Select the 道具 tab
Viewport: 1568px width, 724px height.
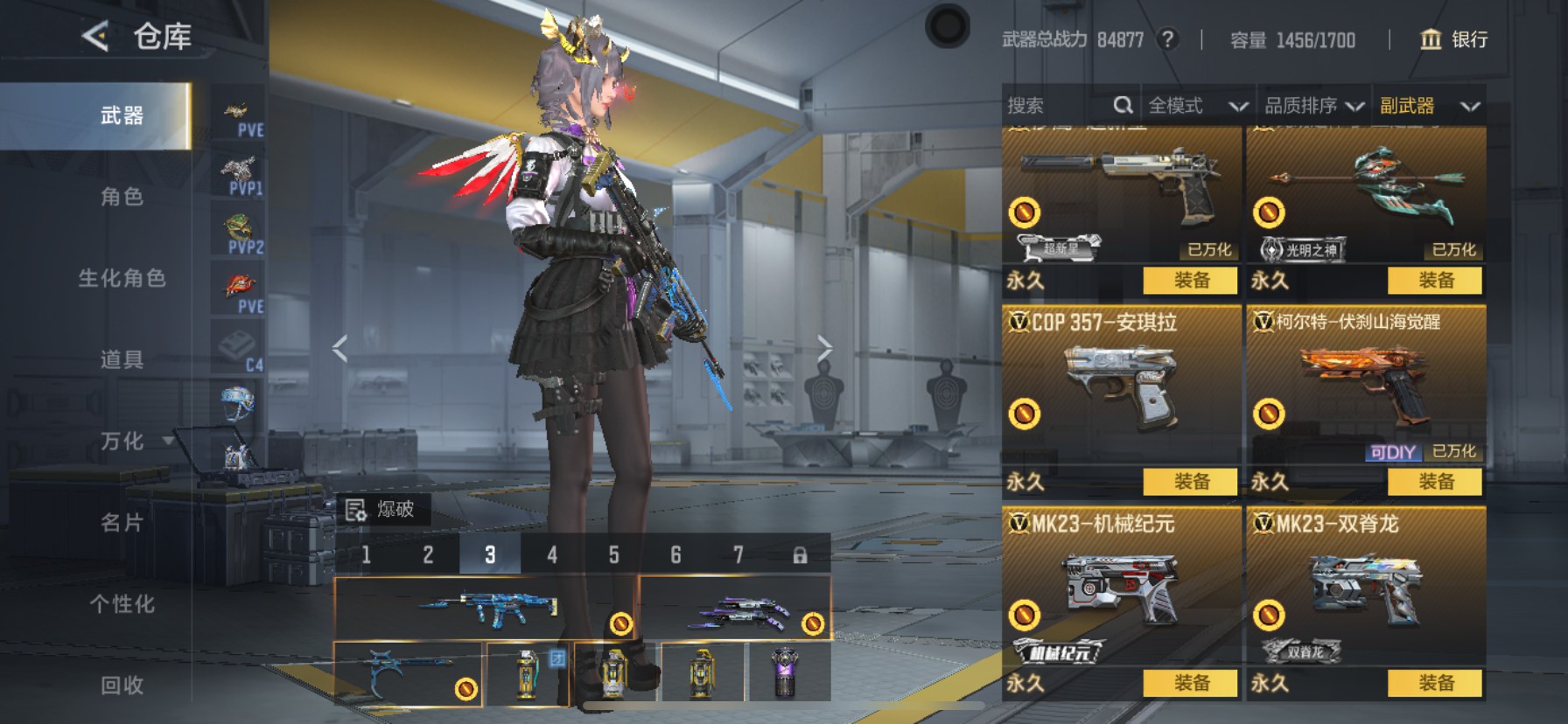(122, 359)
